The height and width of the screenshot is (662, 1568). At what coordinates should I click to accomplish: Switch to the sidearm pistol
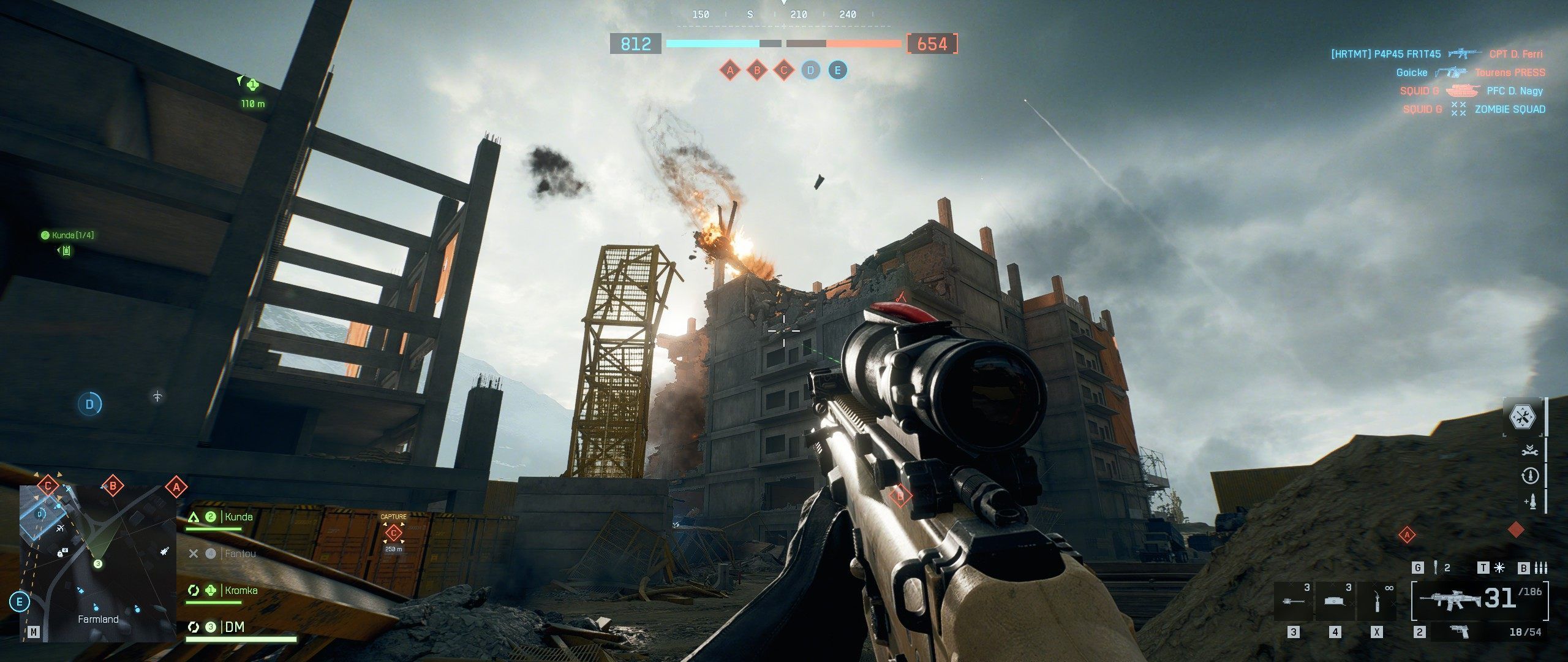pyautogui.click(x=1461, y=632)
